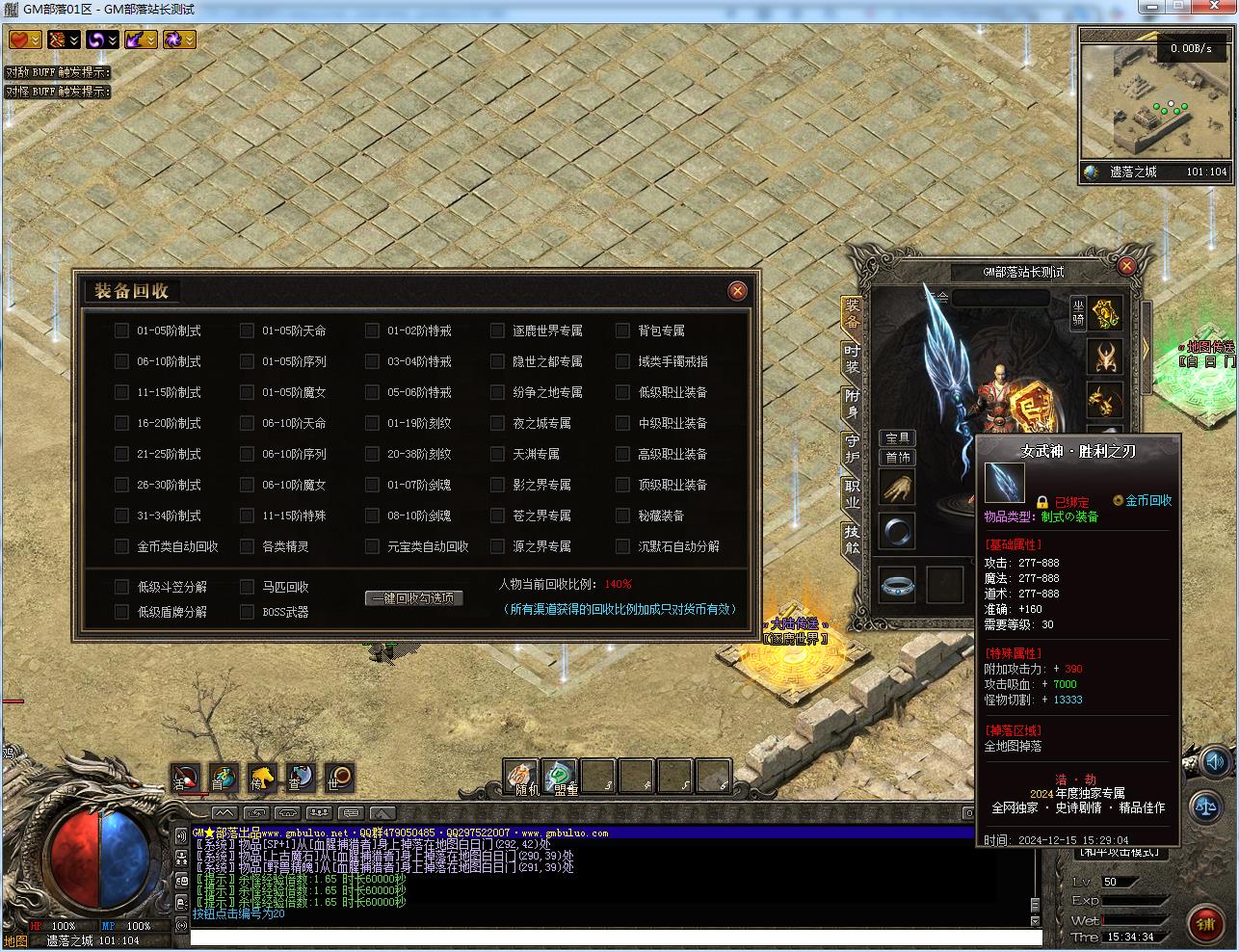1239x952 pixels.
Task: Enable 金币类自动回收 option
Action: click(121, 546)
